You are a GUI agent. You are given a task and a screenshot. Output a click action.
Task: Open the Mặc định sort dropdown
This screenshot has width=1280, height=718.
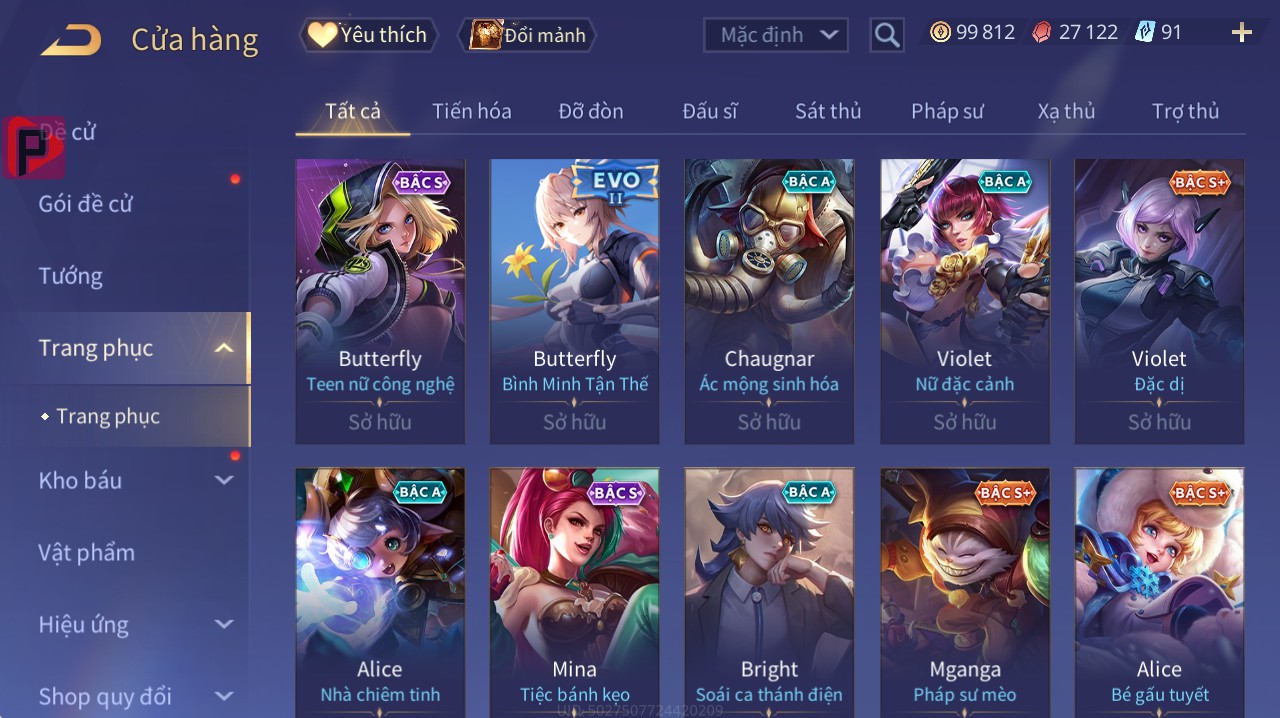click(x=776, y=35)
